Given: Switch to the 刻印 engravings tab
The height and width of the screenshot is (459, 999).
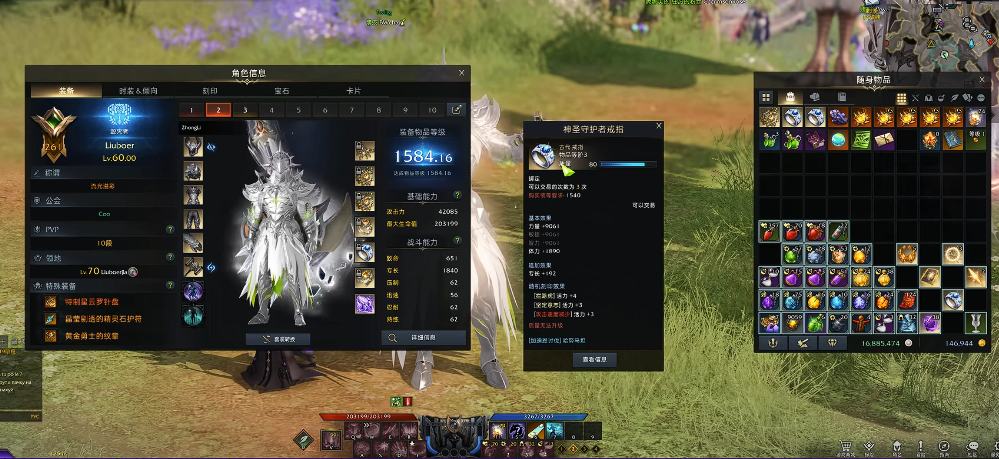Looking at the screenshot, I should point(210,90).
